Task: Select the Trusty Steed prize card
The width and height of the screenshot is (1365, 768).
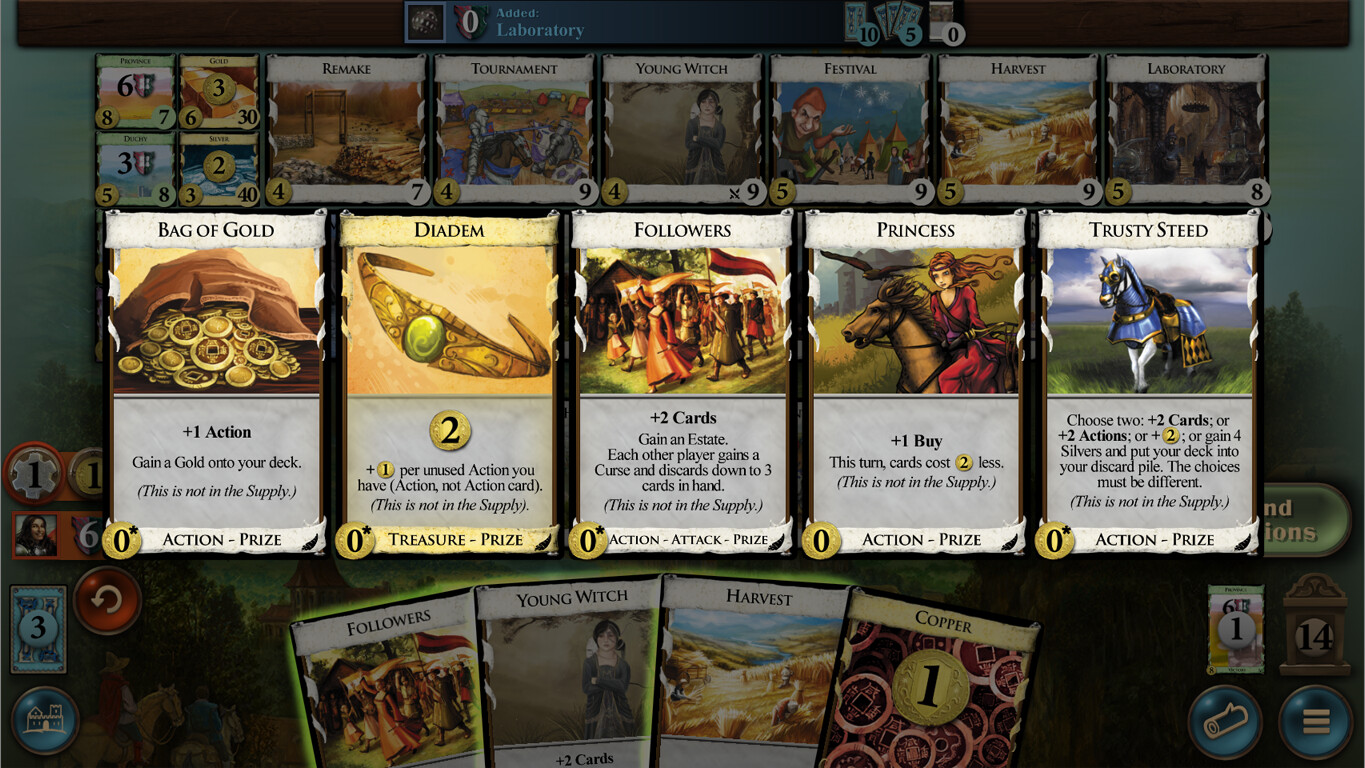Action: pyautogui.click(x=1146, y=380)
